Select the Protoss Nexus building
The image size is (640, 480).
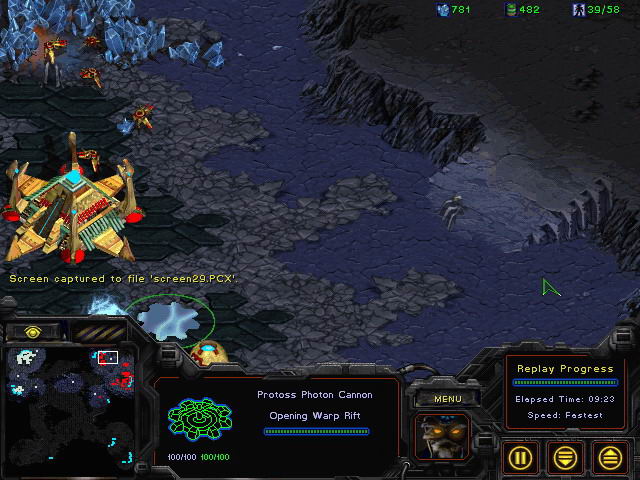tap(68, 198)
